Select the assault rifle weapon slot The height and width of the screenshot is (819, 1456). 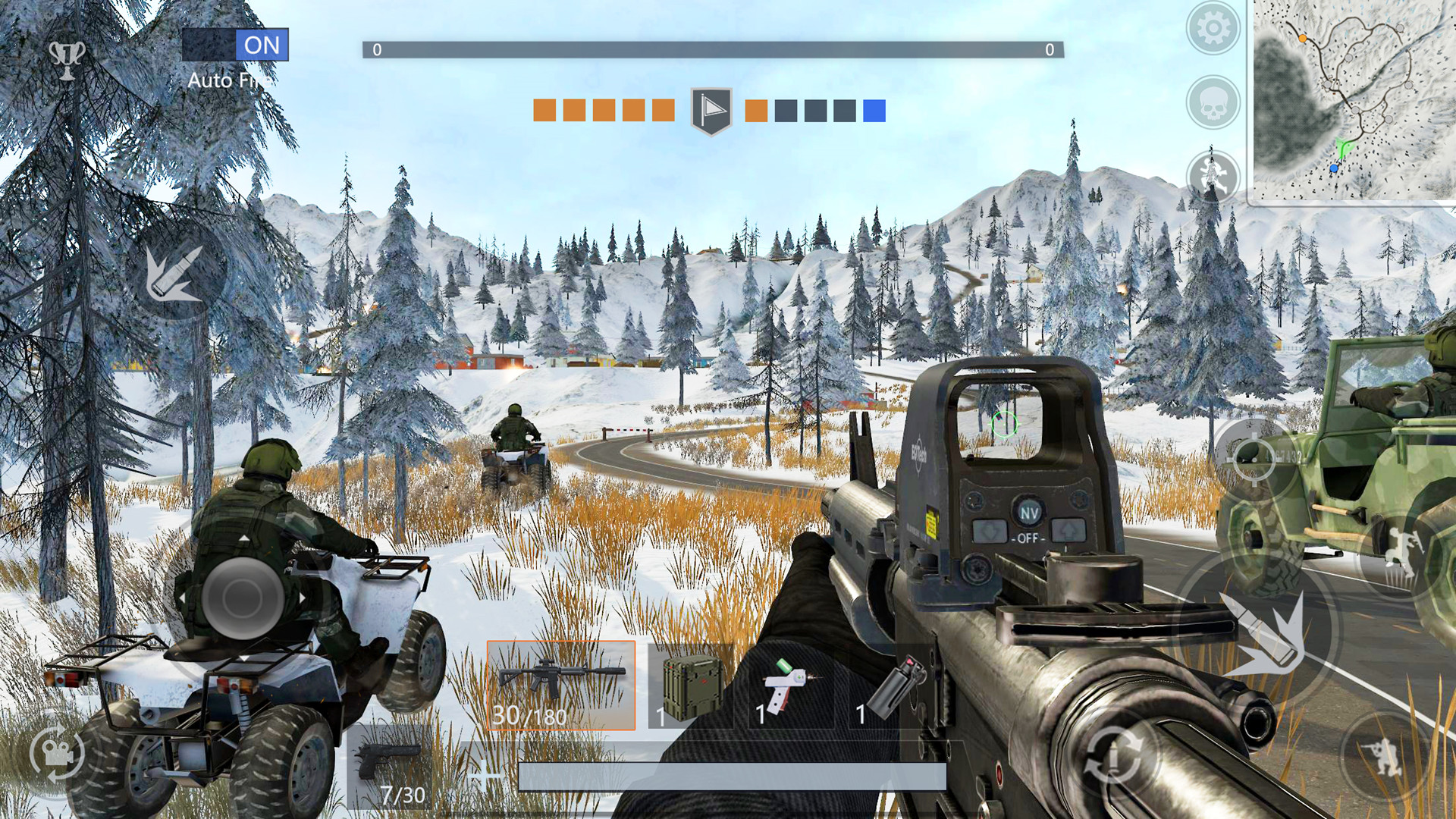pyautogui.click(x=561, y=685)
